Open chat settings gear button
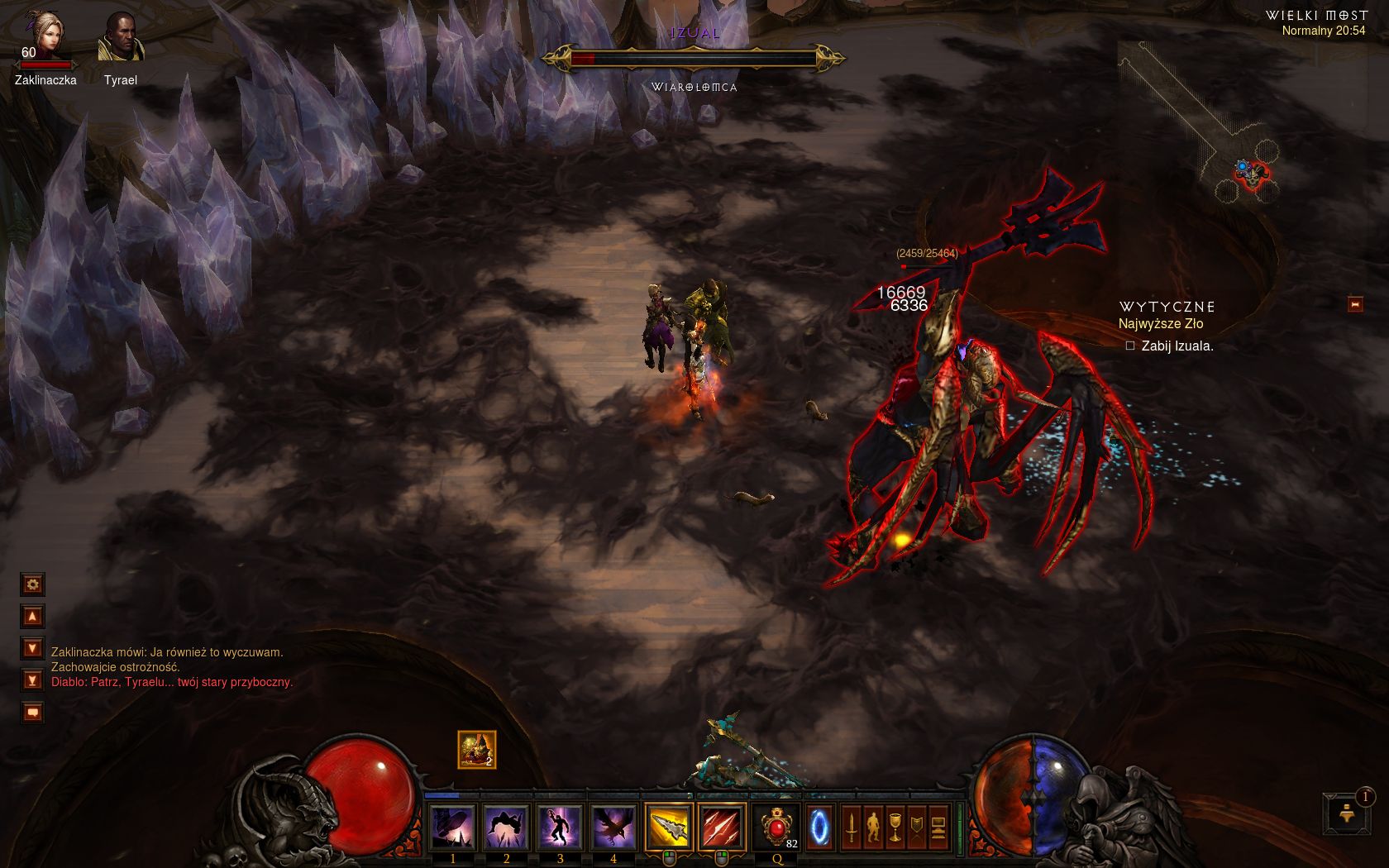The height and width of the screenshot is (868, 1389). (x=32, y=584)
